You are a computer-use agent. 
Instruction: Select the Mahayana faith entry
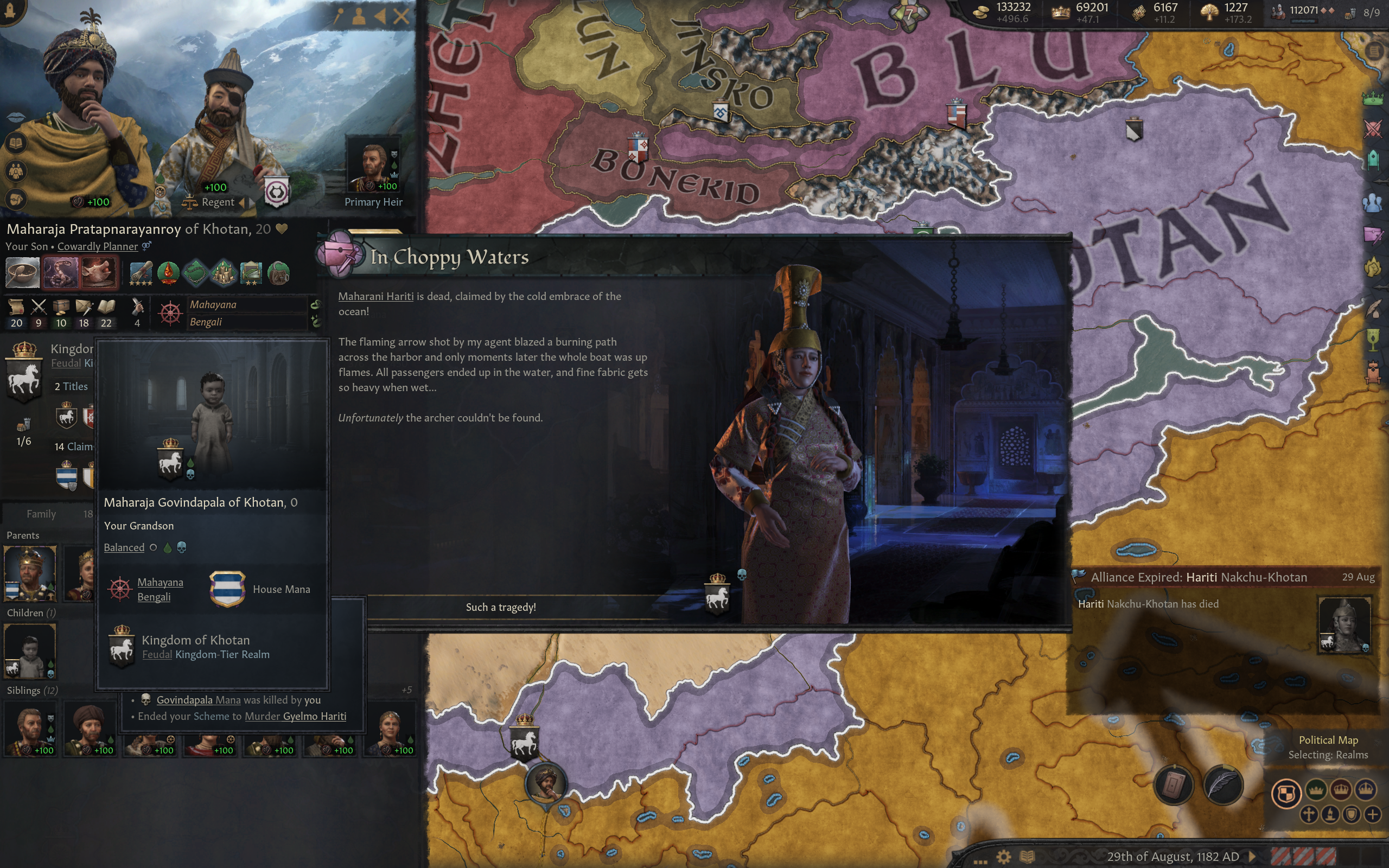click(x=213, y=305)
